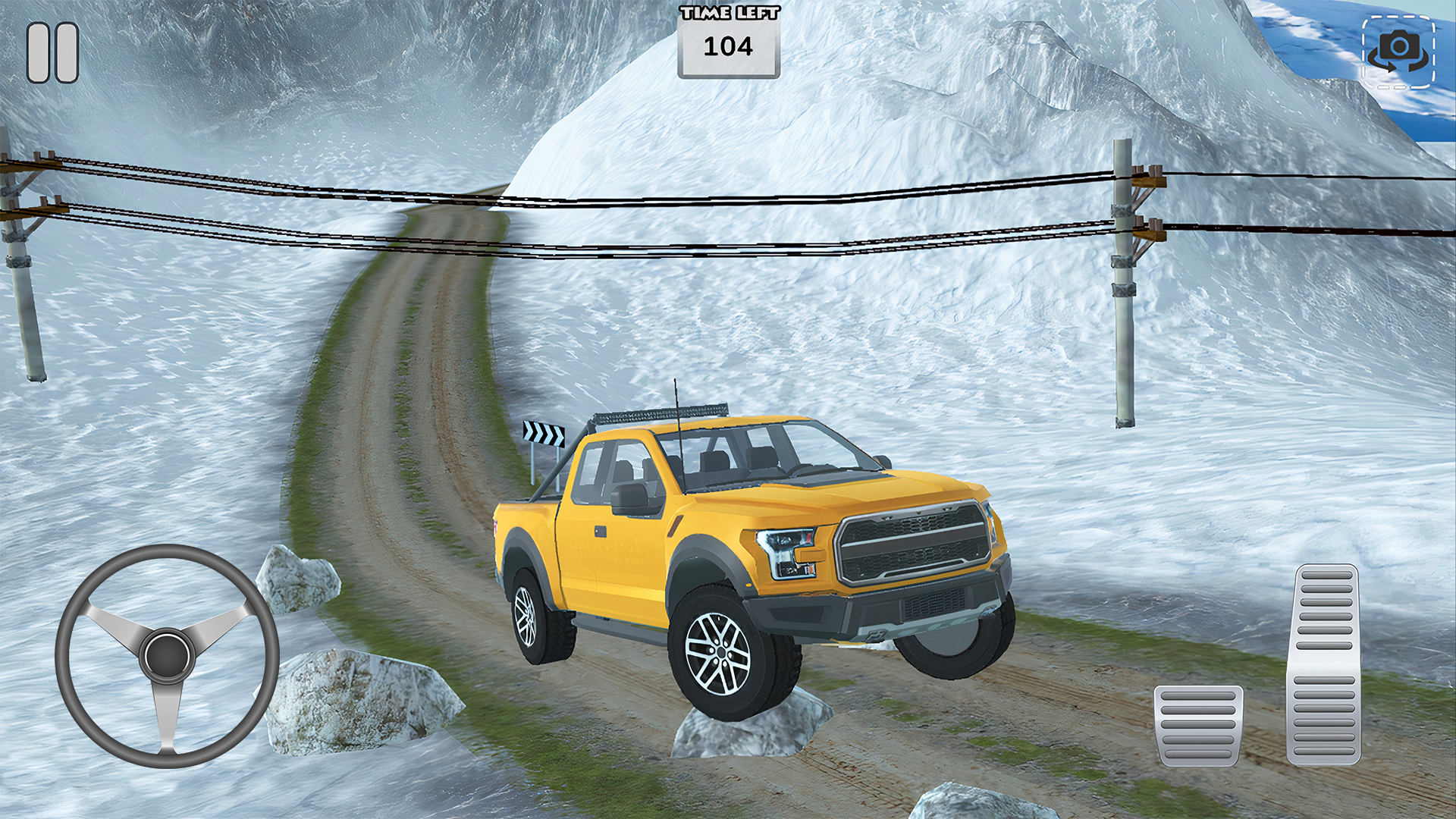
Task: Pause the game with the pause button
Action: pyautogui.click(x=52, y=52)
